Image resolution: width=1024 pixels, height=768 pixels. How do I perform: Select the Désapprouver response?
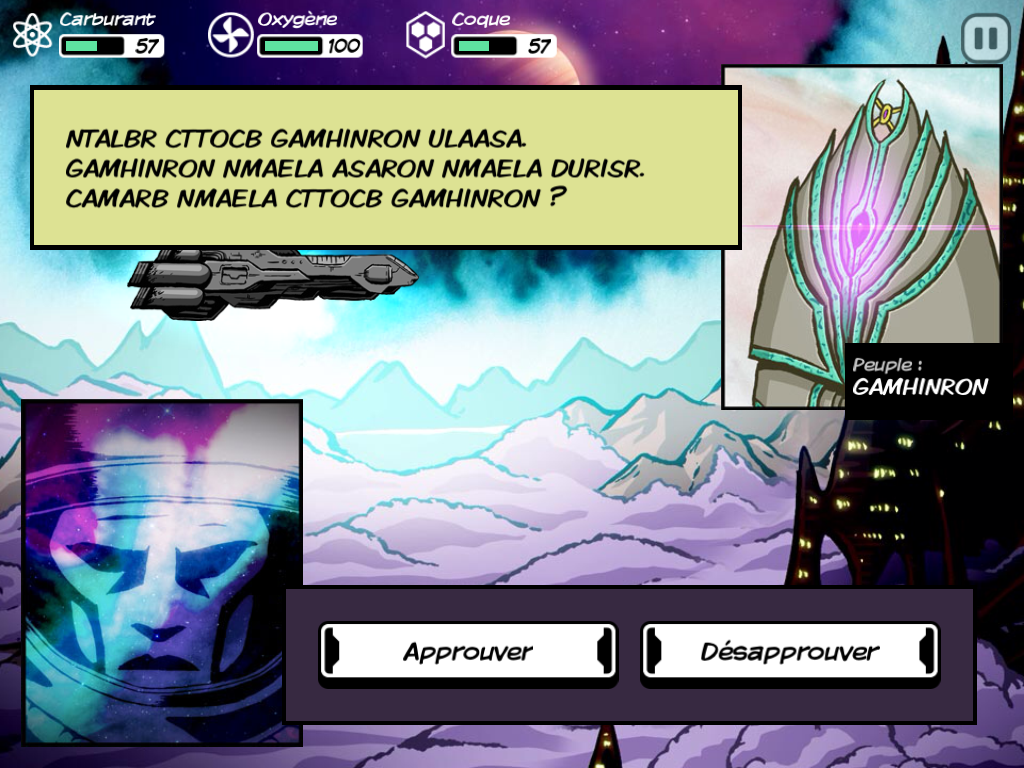click(x=790, y=652)
